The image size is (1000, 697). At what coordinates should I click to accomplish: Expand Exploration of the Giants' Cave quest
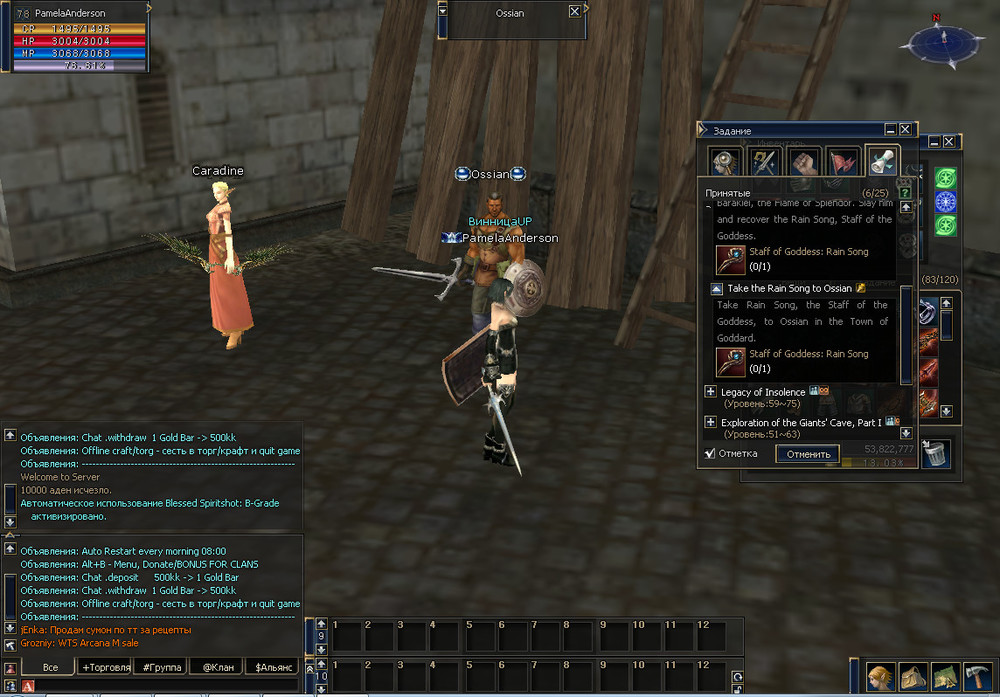710,423
